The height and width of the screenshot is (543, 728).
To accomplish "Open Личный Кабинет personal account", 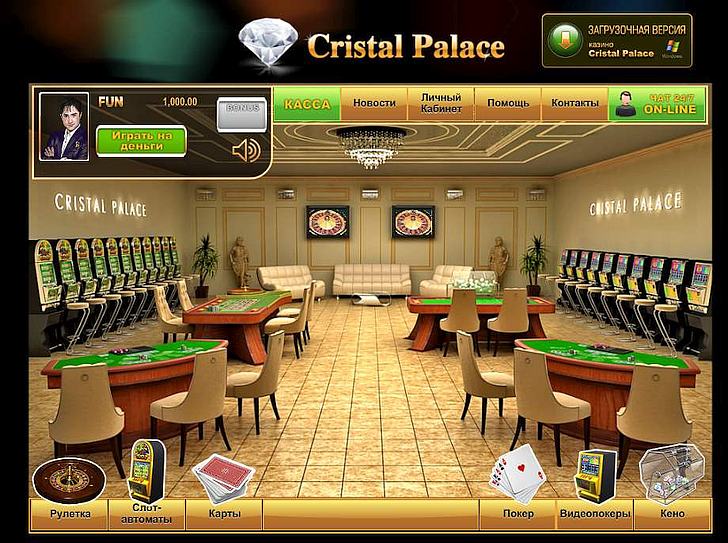I will 441,104.
